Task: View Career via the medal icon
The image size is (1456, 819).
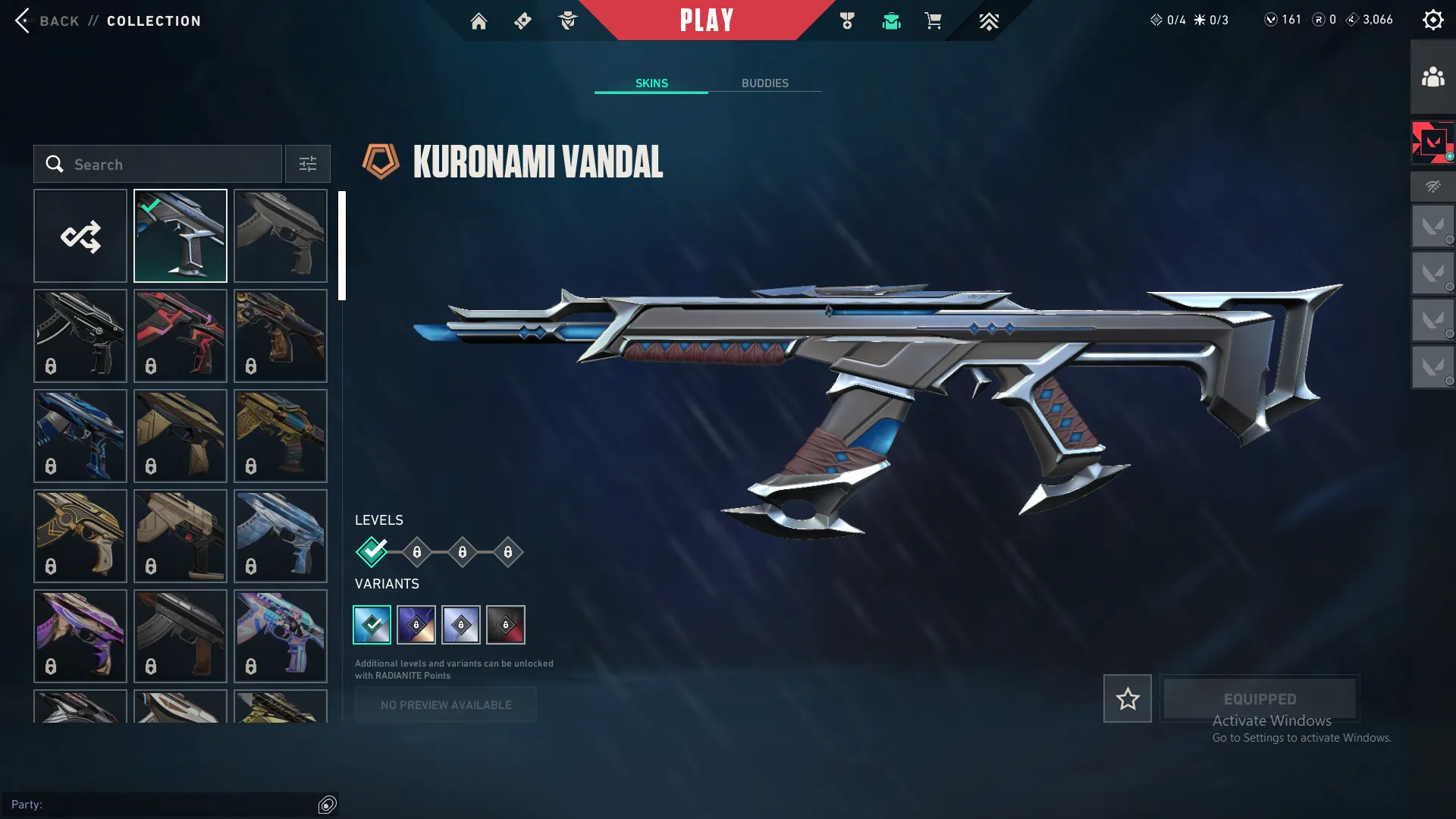Action: pos(847,20)
